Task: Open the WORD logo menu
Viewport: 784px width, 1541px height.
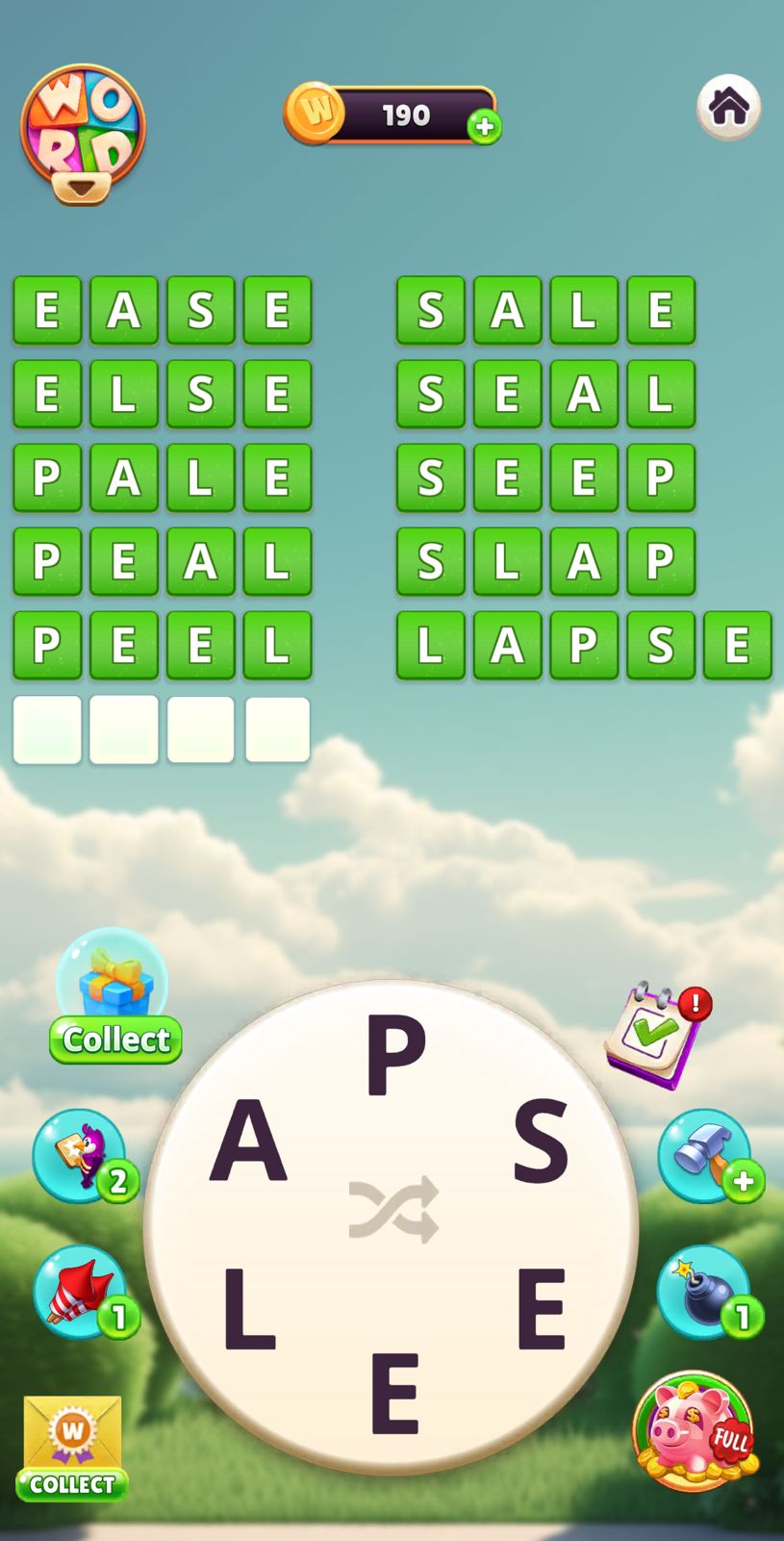Action: (83, 132)
